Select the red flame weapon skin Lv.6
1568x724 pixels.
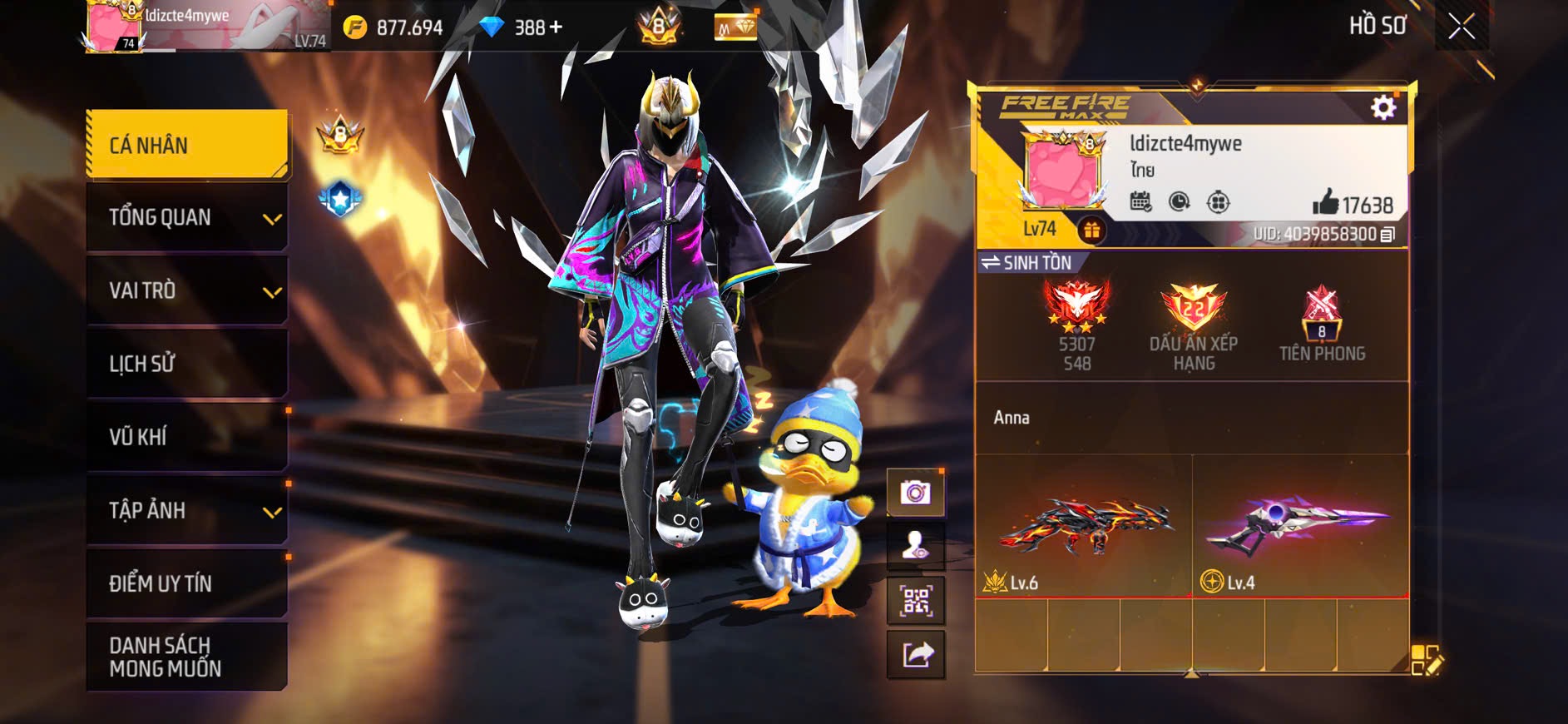(1084, 526)
